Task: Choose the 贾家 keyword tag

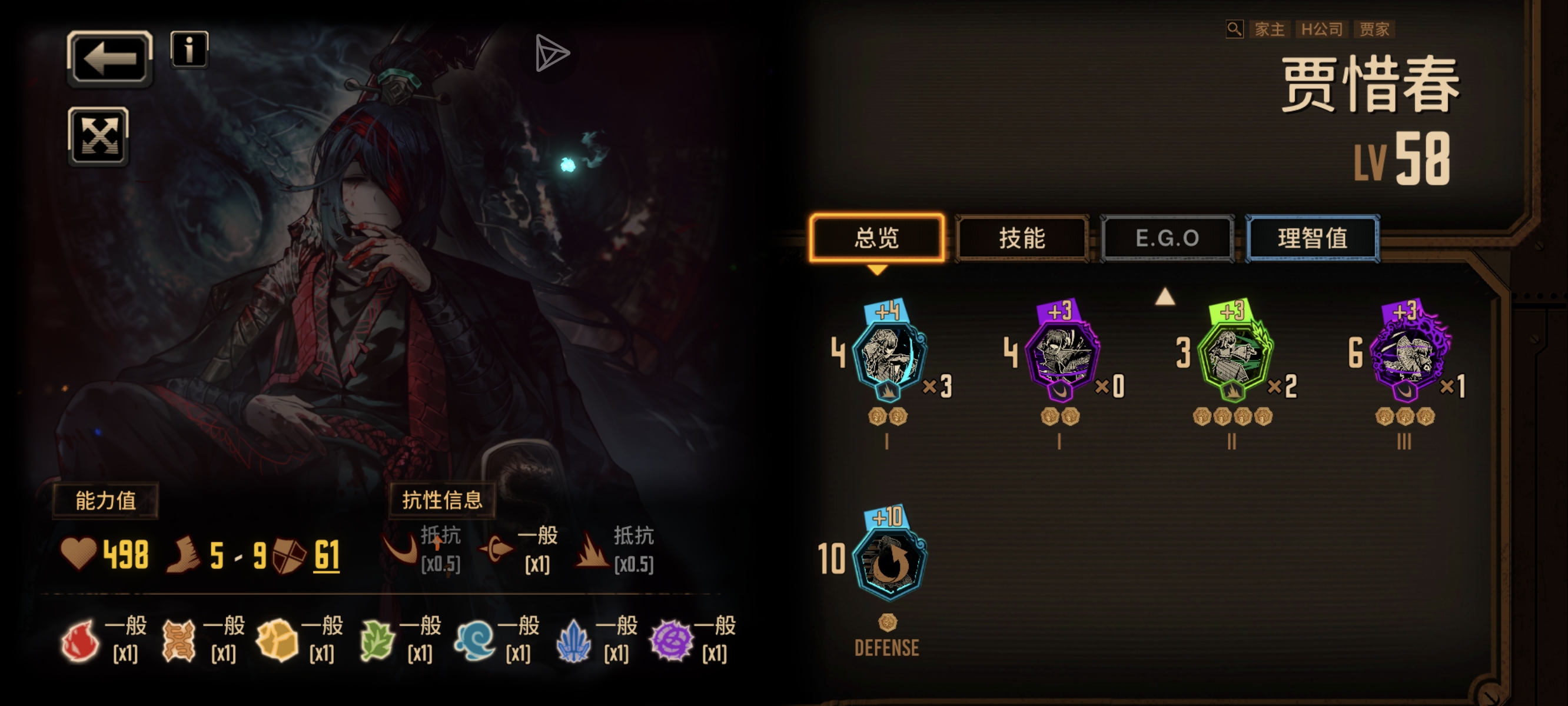Action: tap(1374, 29)
